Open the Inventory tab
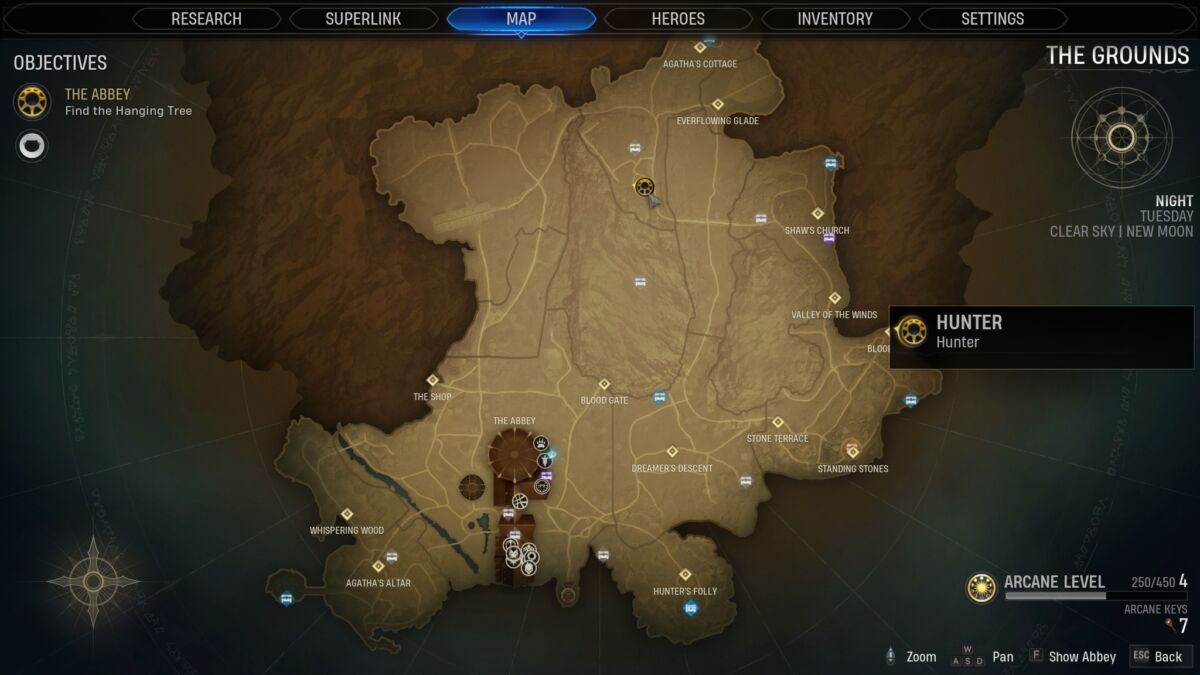Viewport: 1200px width, 675px height. point(835,19)
